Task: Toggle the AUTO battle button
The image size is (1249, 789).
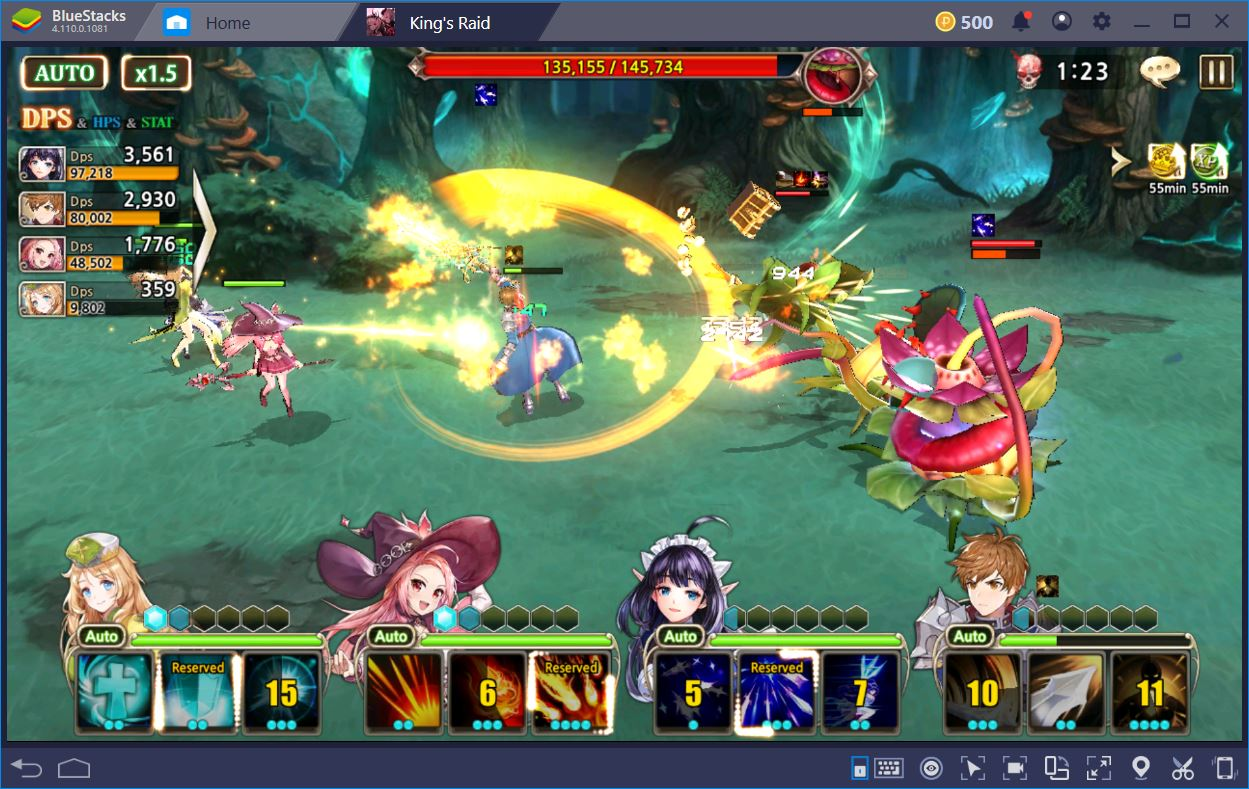Action: tap(65, 72)
